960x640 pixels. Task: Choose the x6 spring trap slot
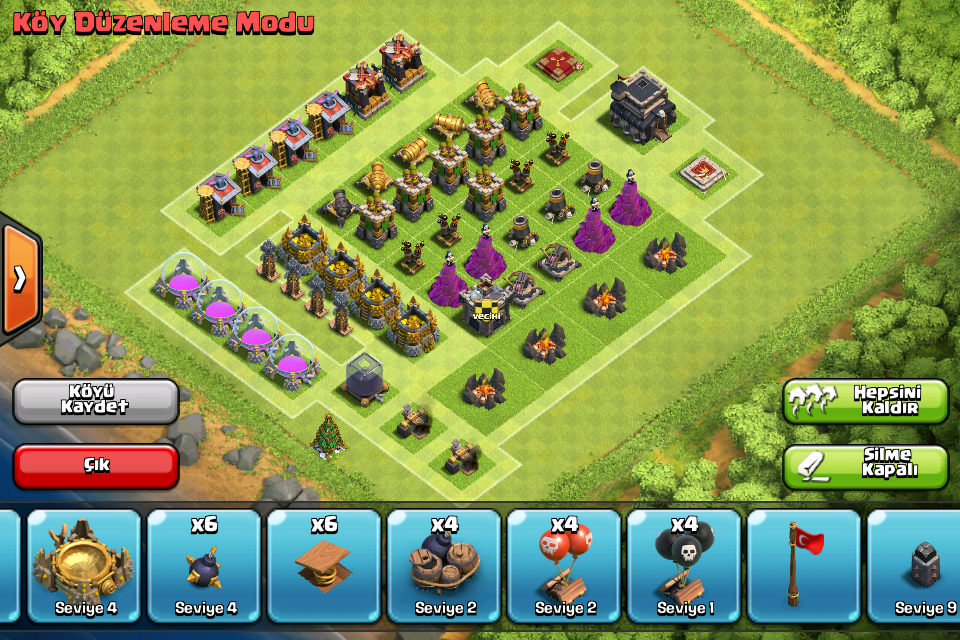click(324, 567)
